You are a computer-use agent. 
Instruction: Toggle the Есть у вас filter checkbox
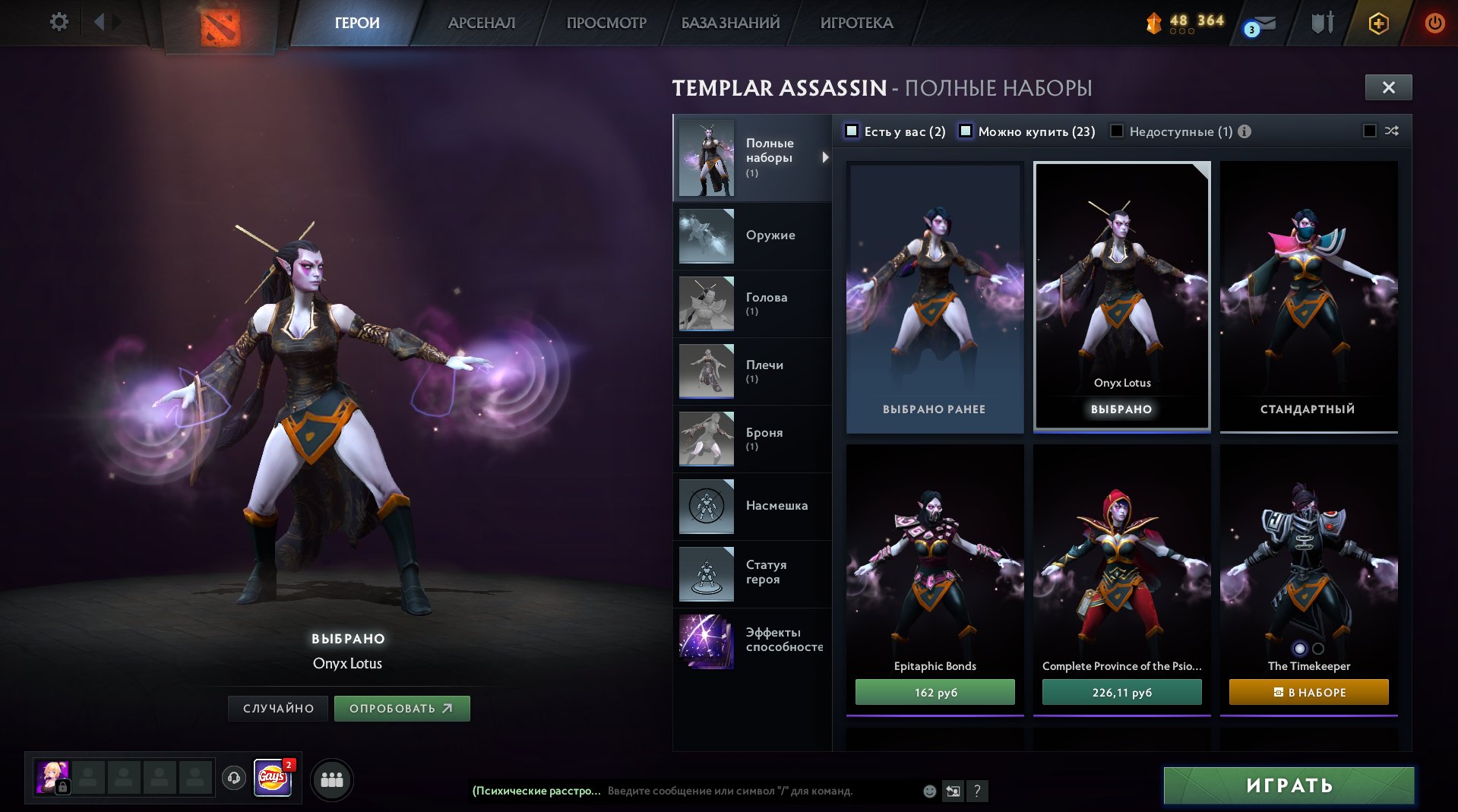click(852, 131)
